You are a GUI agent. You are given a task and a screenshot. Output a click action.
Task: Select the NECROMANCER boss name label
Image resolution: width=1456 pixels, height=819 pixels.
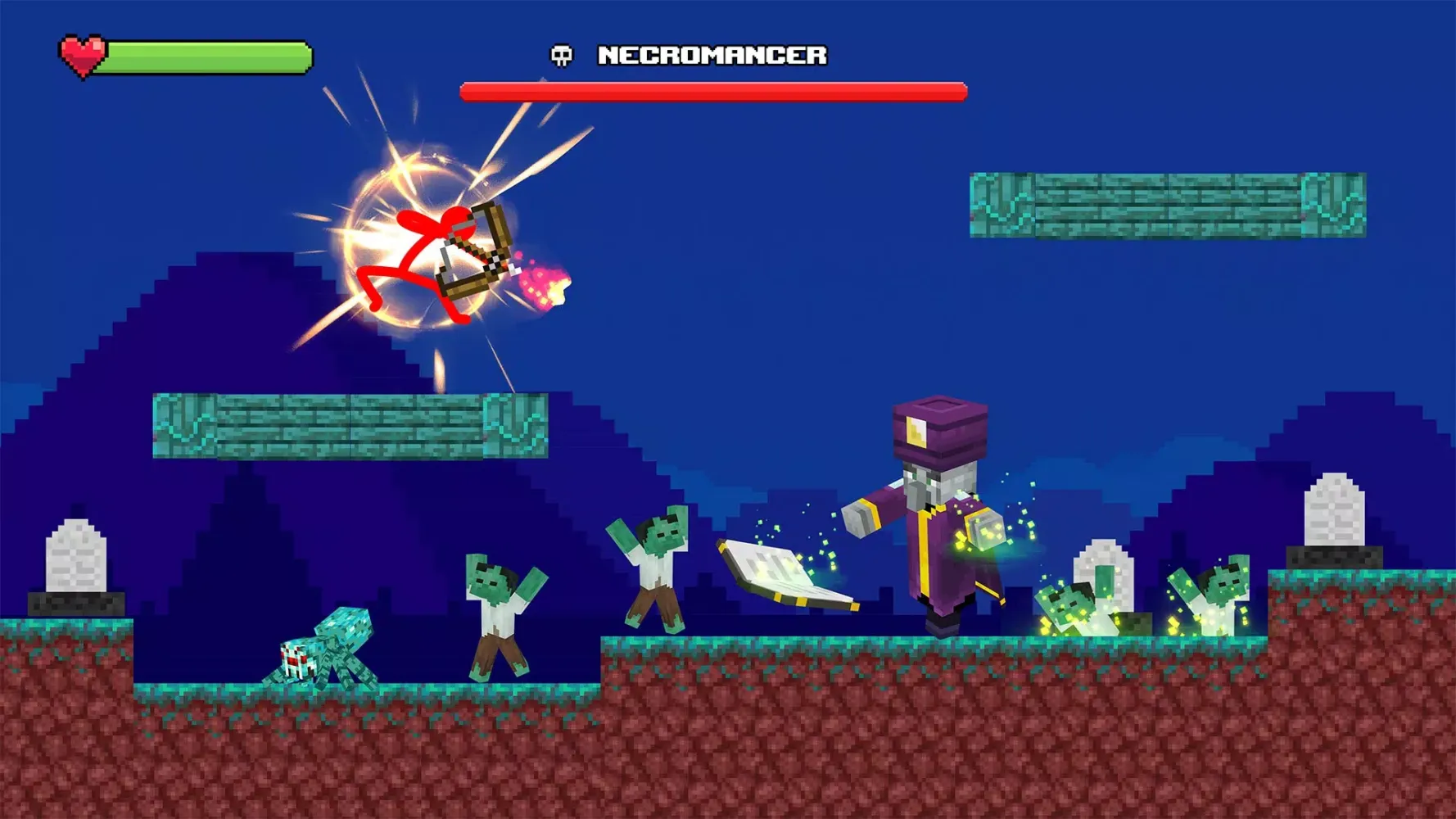click(x=714, y=56)
